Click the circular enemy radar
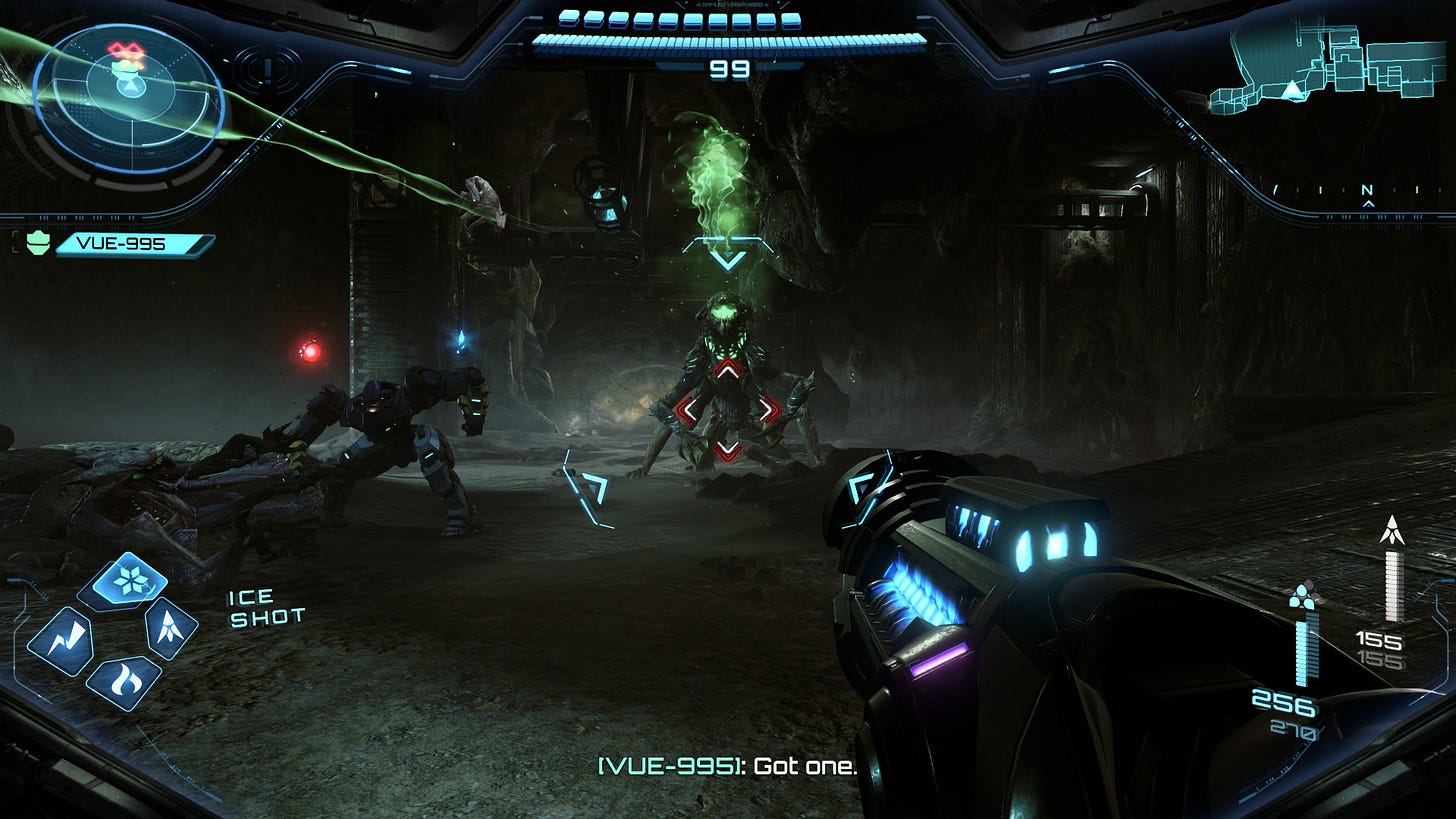Viewport: 1456px width, 819px height. click(129, 97)
